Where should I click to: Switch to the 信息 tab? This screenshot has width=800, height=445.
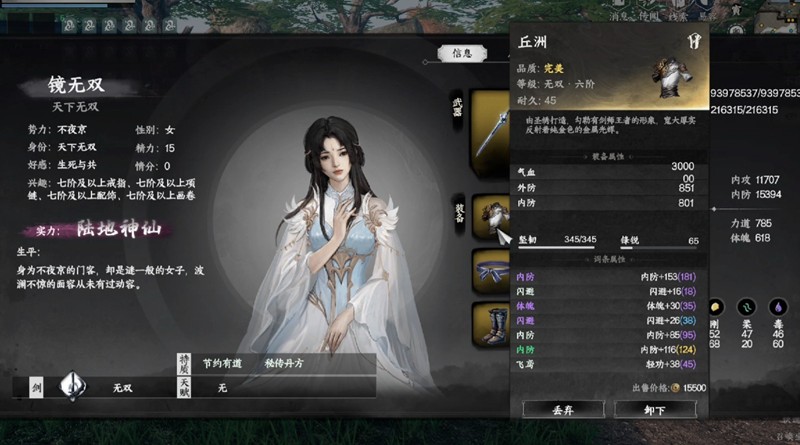coord(462,54)
